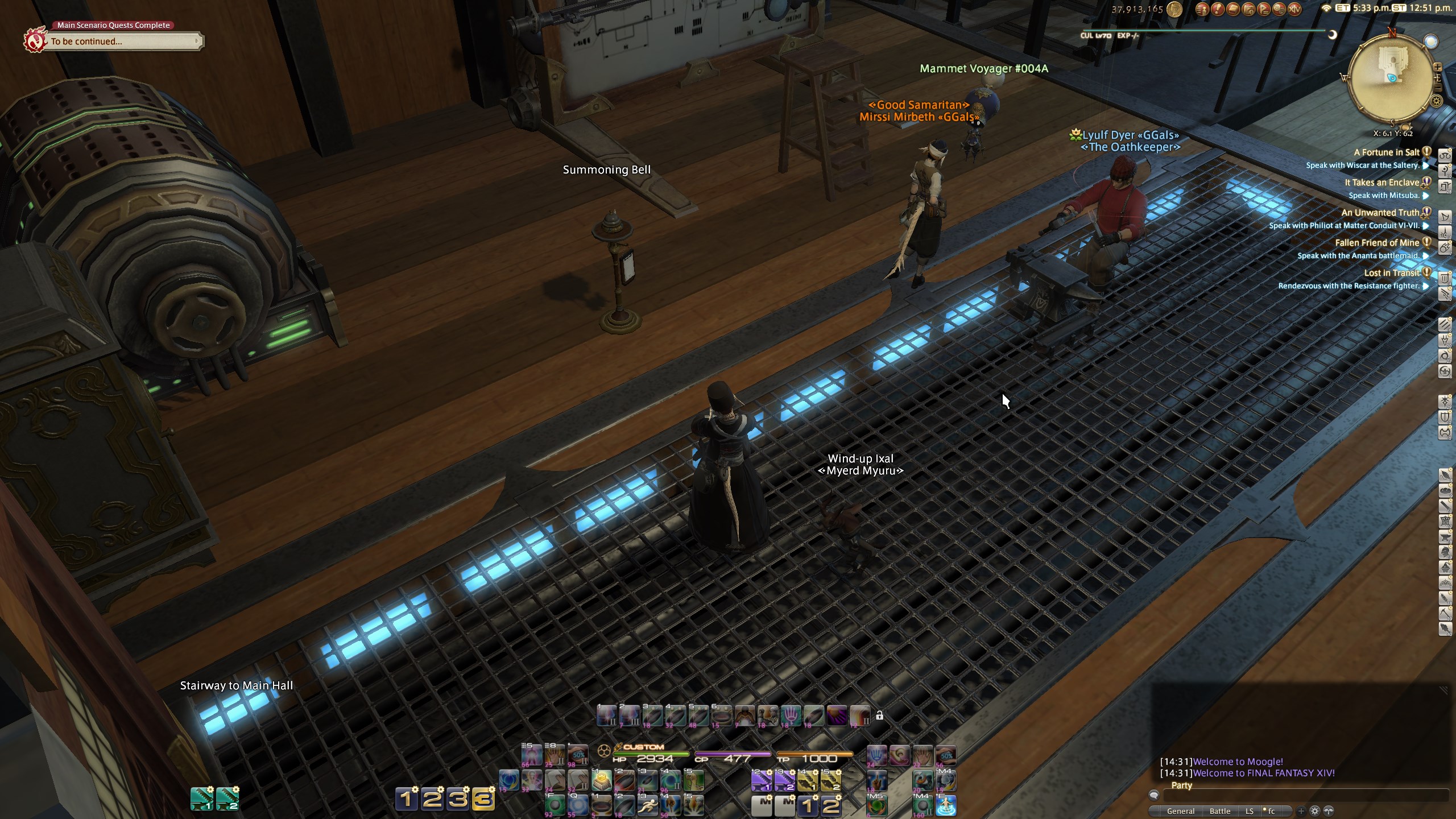Select 'Fallen Friend of Mine' quest entry

click(x=1377, y=243)
